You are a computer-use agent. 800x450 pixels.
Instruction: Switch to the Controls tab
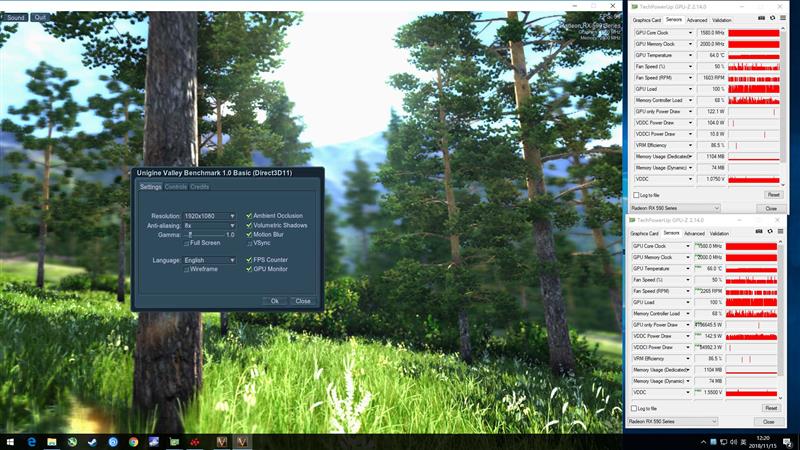[x=176, y=187]
